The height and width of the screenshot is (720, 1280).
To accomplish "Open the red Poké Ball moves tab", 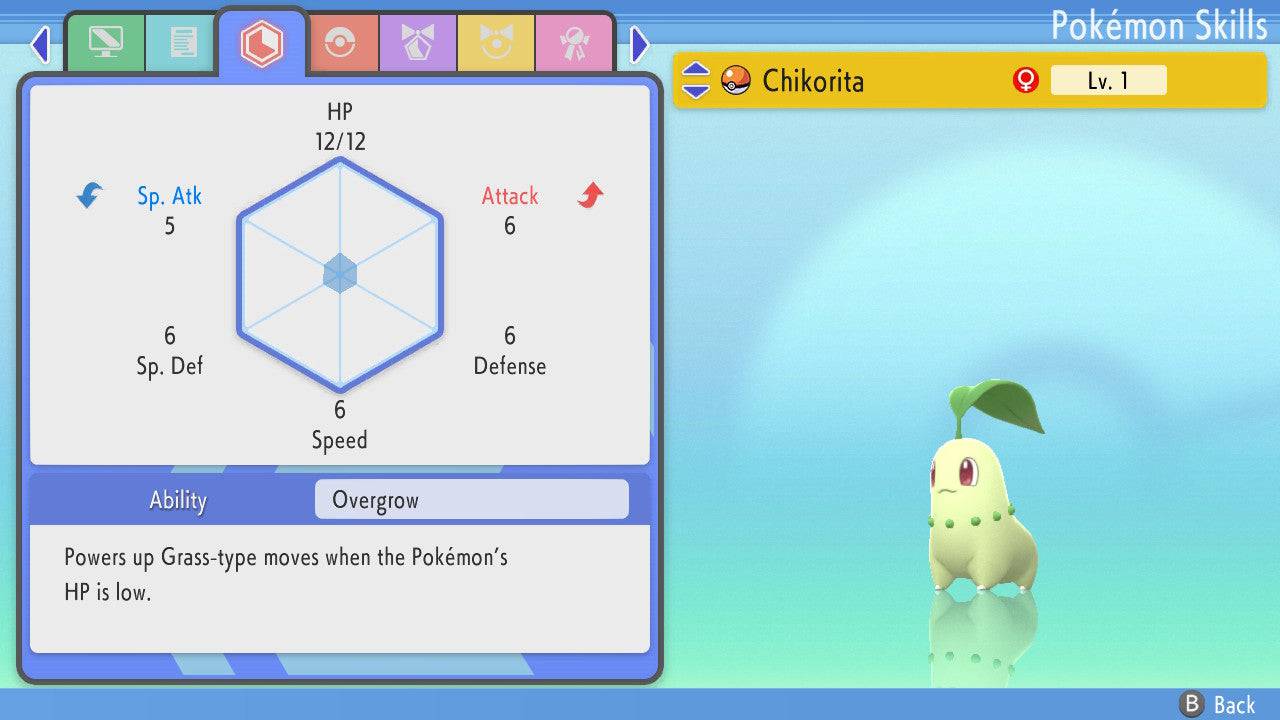I will pyautogui.click(x=340, y=43).
